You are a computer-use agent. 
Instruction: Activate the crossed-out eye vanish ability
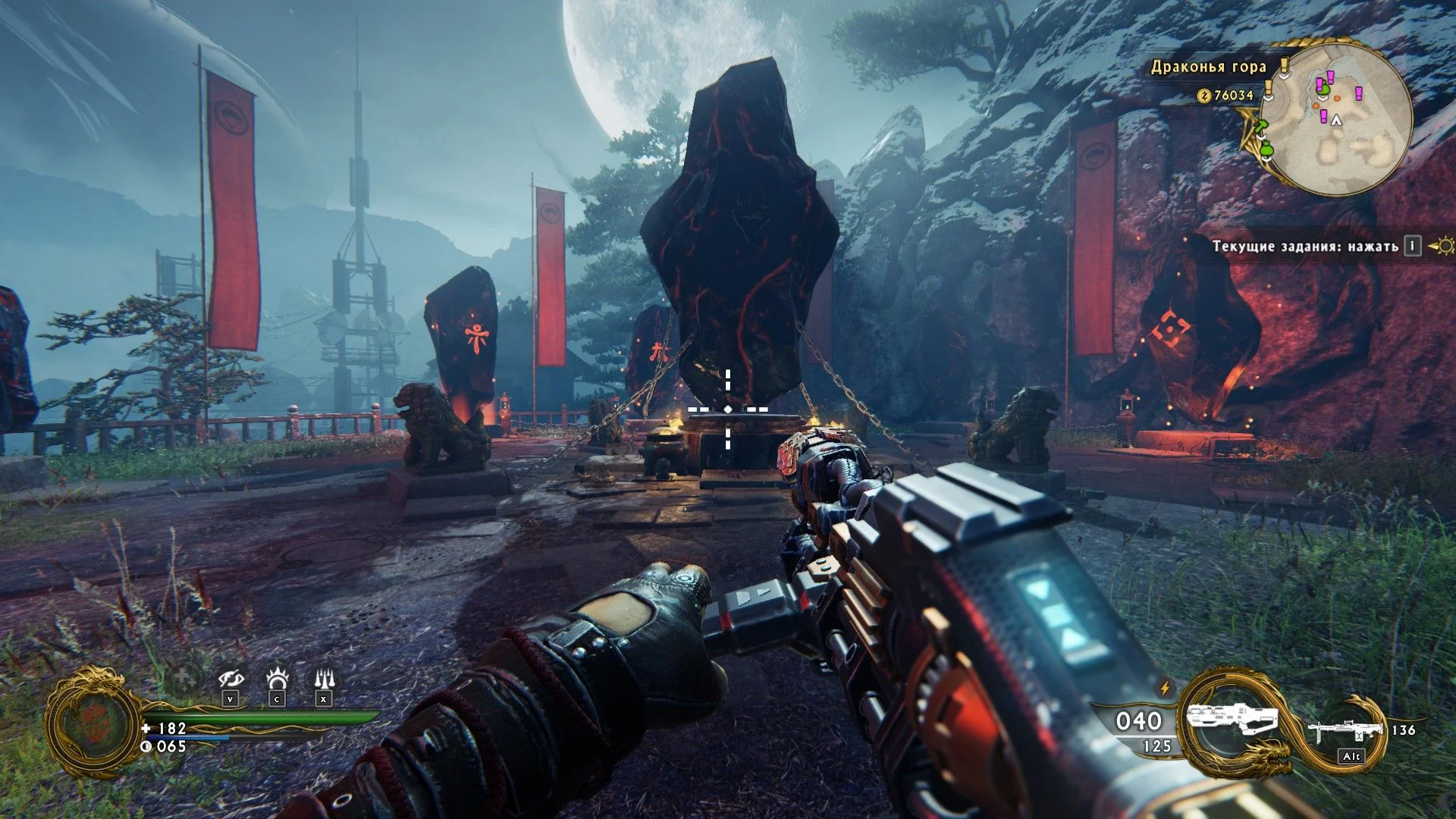pos(231,678)
